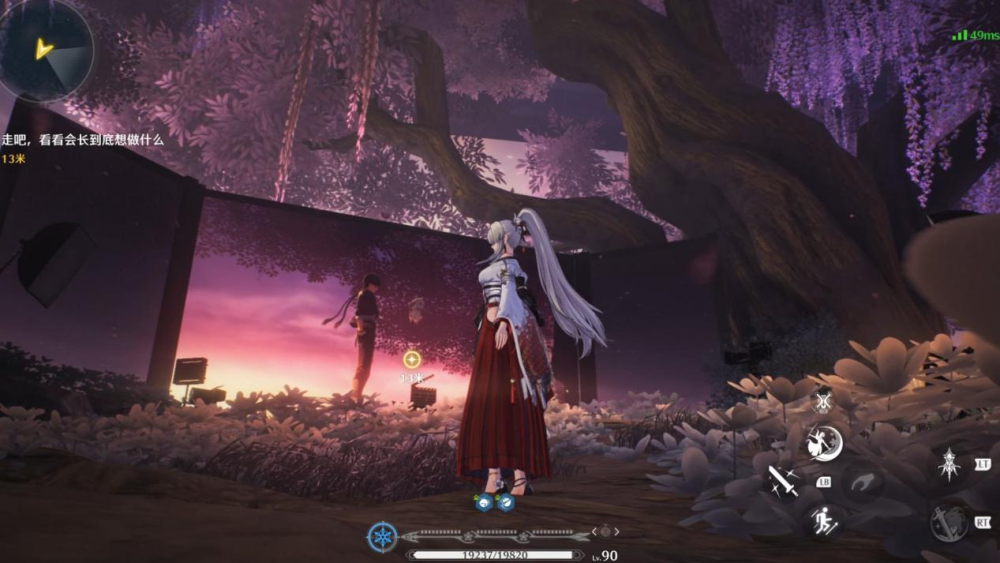This screenshot has height=563, width=1000.
Task: Select the quest tracker objective text
Action: pyautogui.click(x=82, y=141)
